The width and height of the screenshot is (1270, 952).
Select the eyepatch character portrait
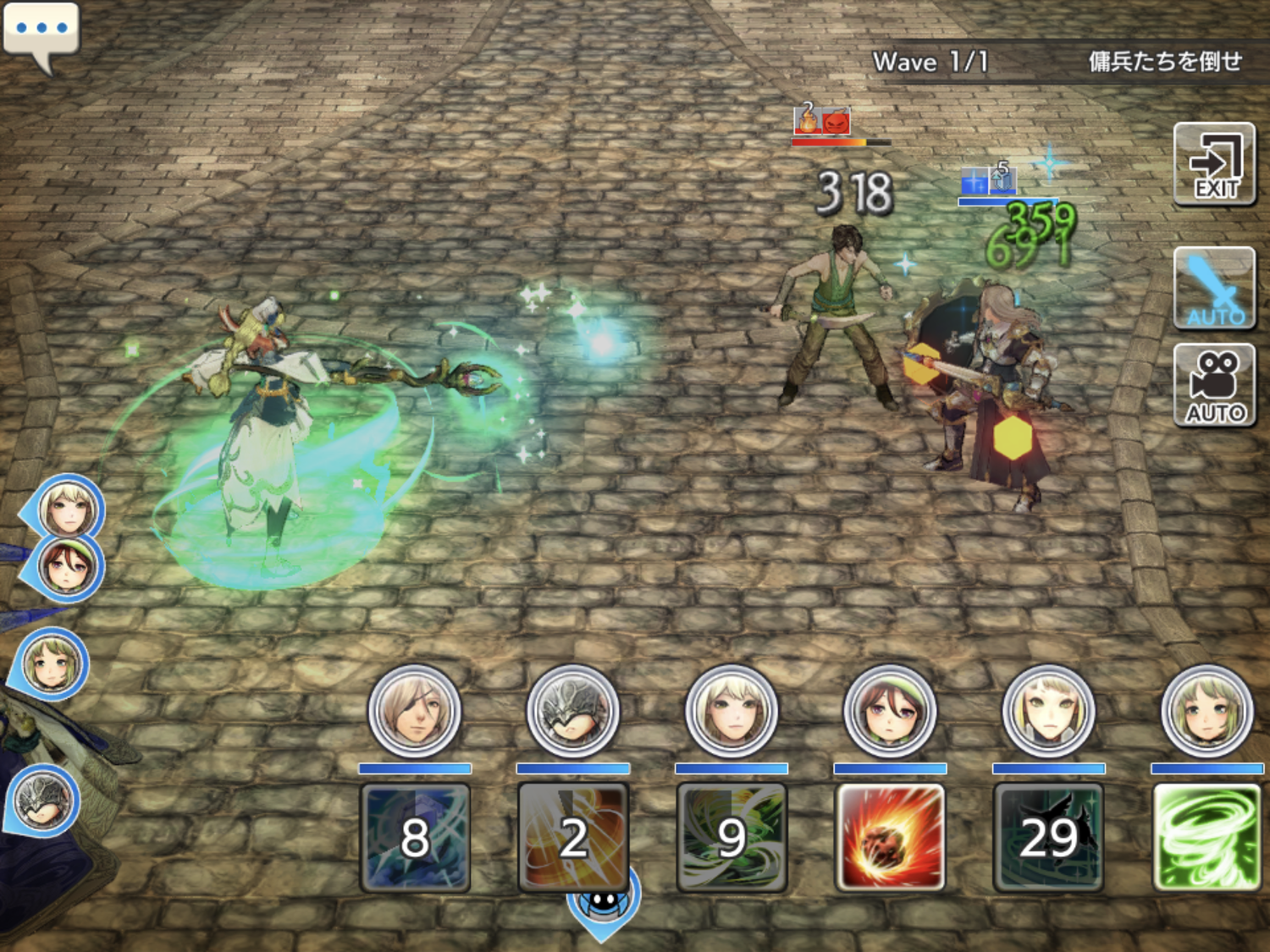(x=415, y=712)
